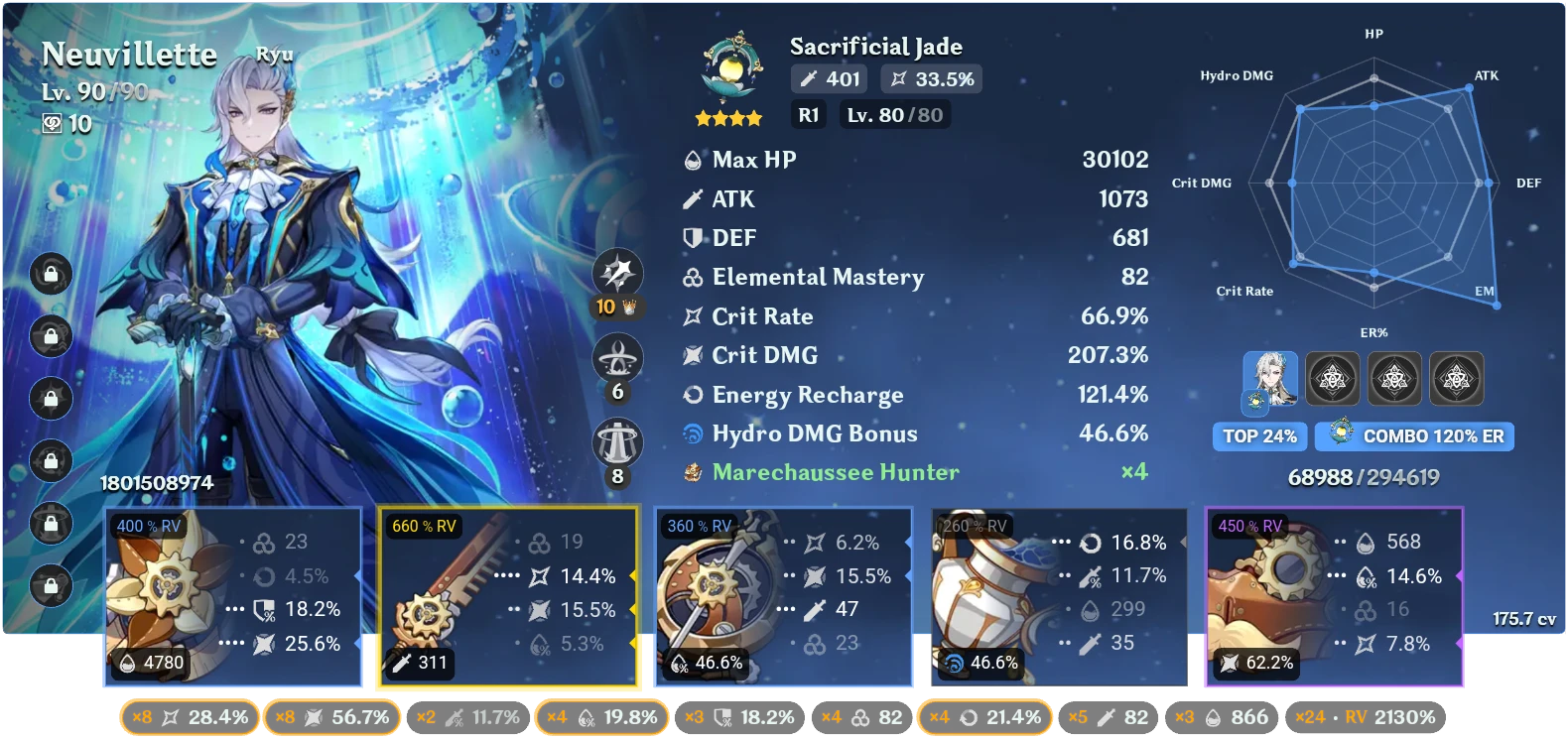Open the TOP 24% ranking link
The image size is (1568, 741).
[x=1259, y=436]
